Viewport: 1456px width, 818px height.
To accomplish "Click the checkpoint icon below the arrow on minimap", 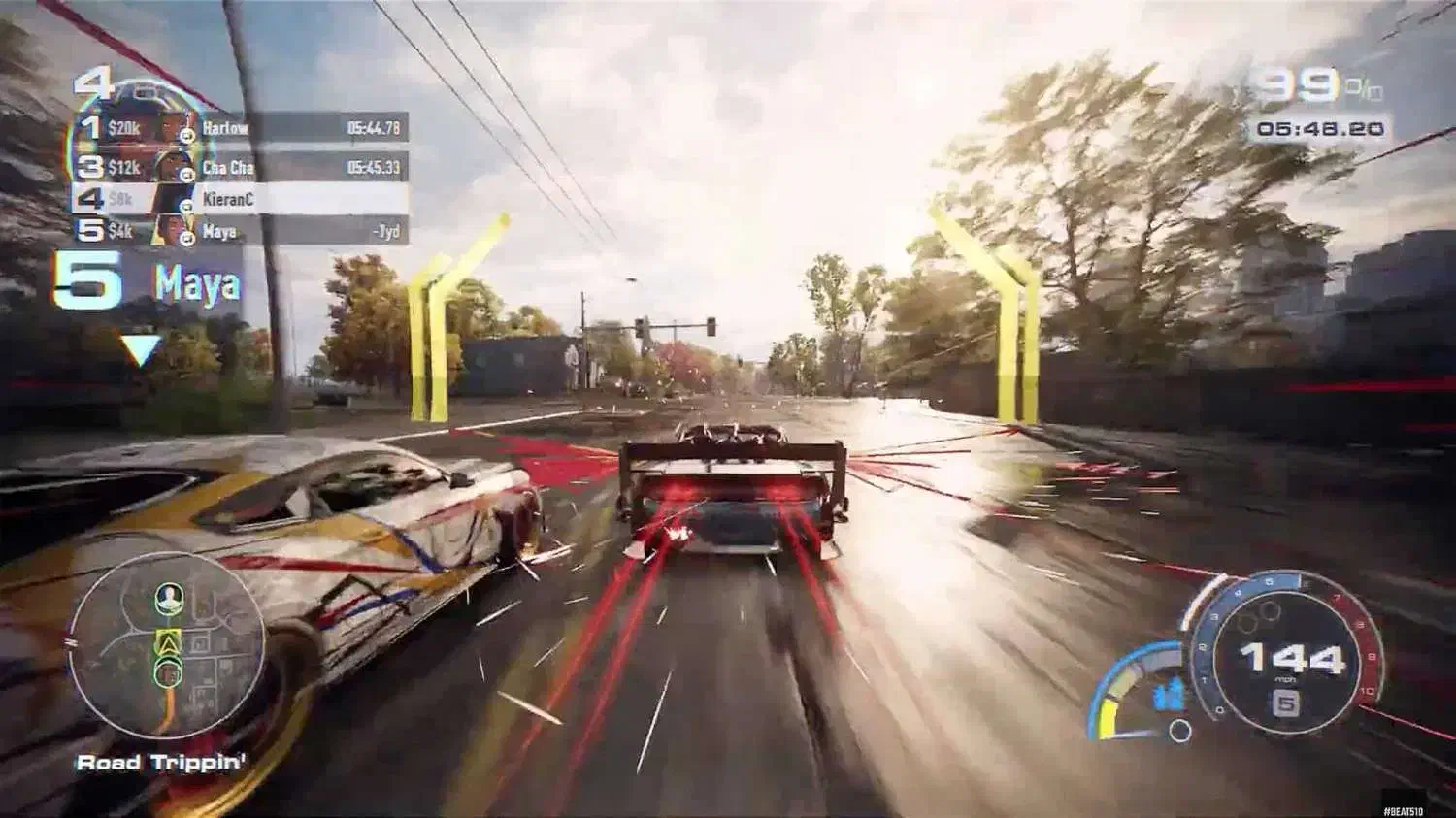I will coord(168,671).
